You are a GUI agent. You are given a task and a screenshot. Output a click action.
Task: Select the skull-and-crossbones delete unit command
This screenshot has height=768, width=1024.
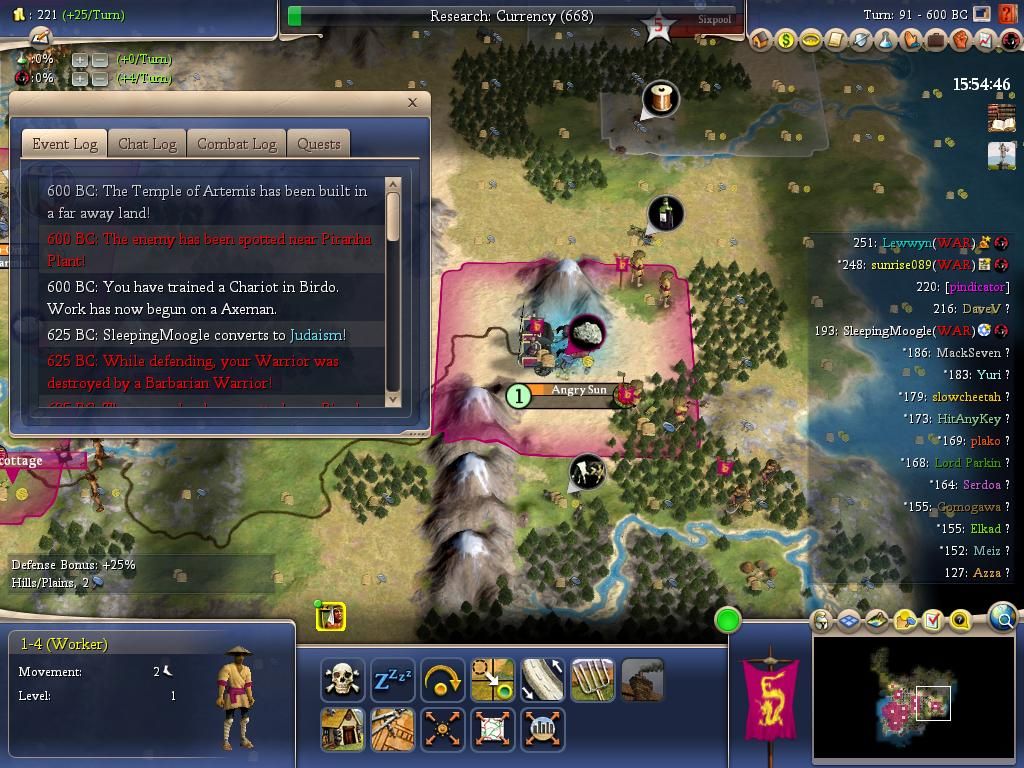tap(343, 680)
